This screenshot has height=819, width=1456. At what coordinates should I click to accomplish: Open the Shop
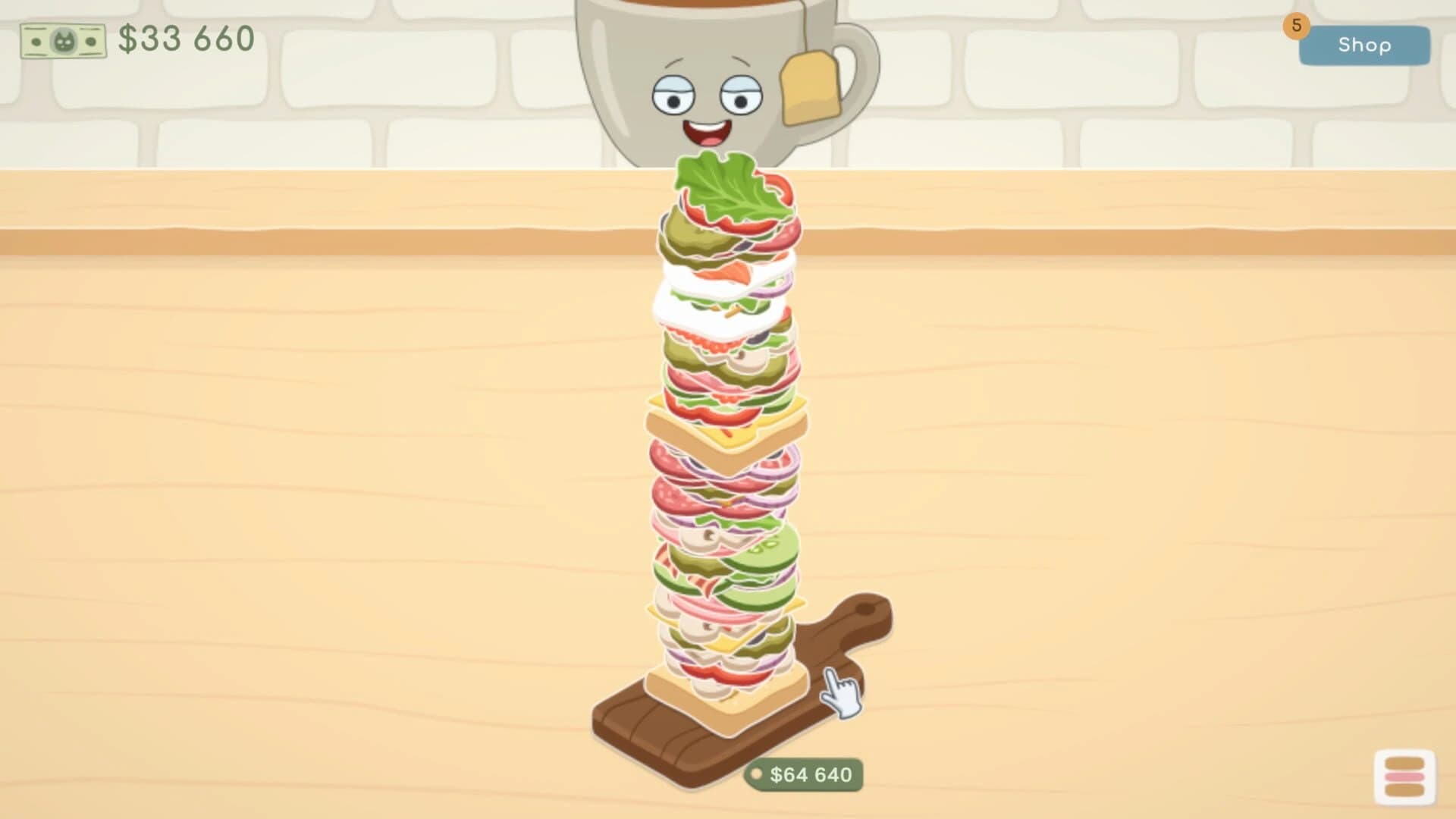[1364, 45]
